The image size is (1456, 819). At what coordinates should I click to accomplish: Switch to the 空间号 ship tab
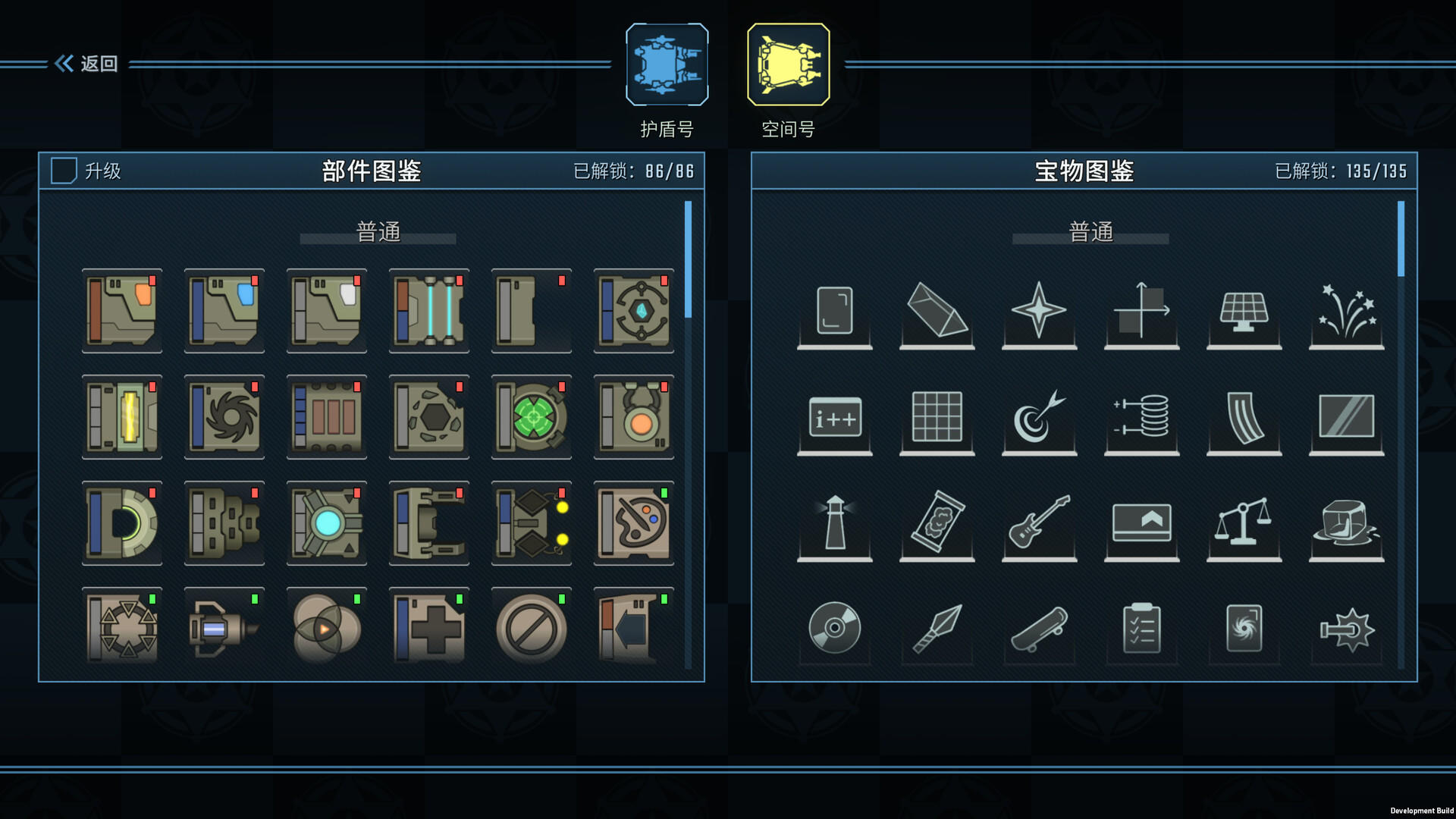pyautogui.click(x=789, y=64)
